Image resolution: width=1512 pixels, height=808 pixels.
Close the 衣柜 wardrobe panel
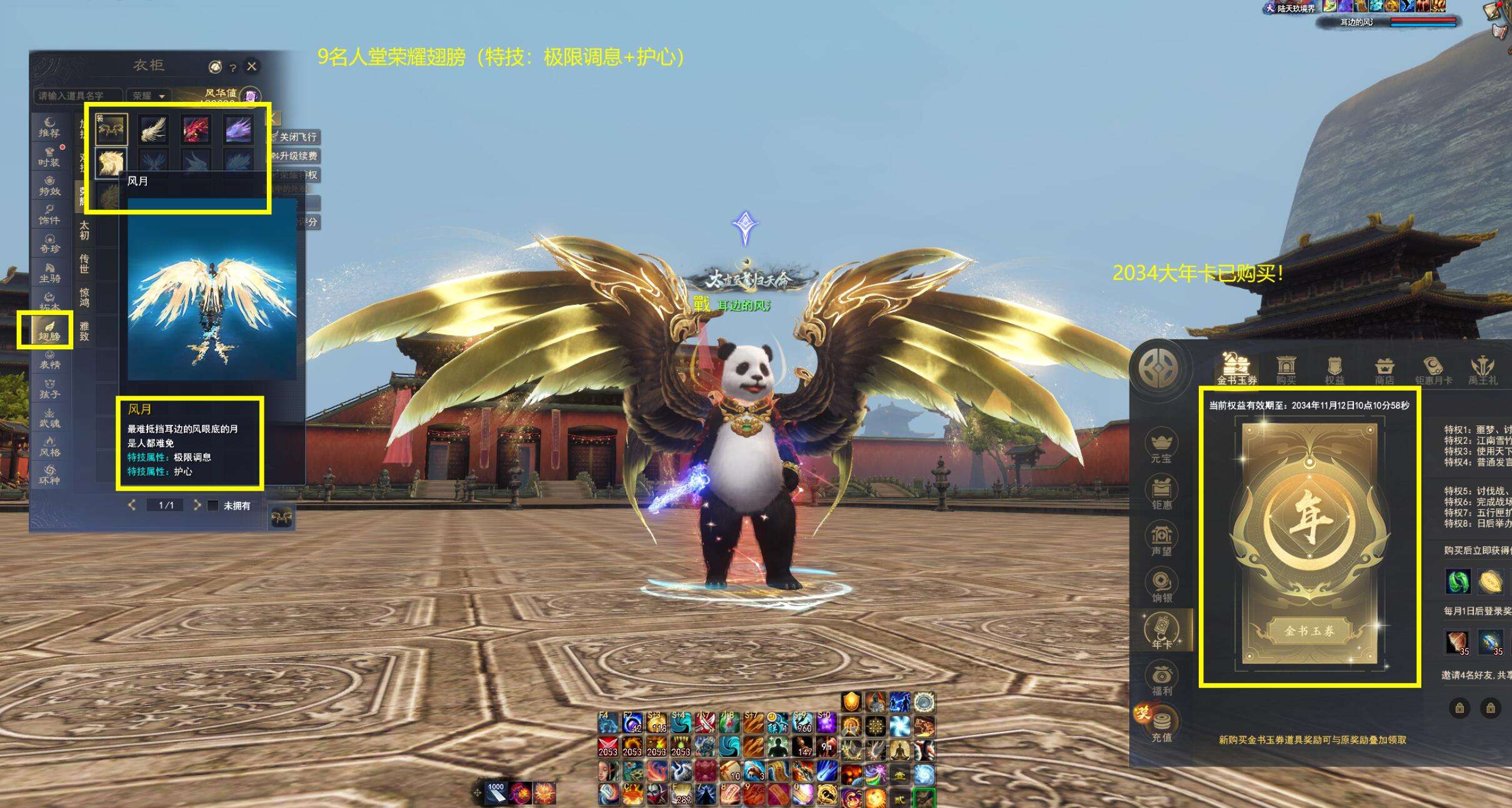[252, 66]
